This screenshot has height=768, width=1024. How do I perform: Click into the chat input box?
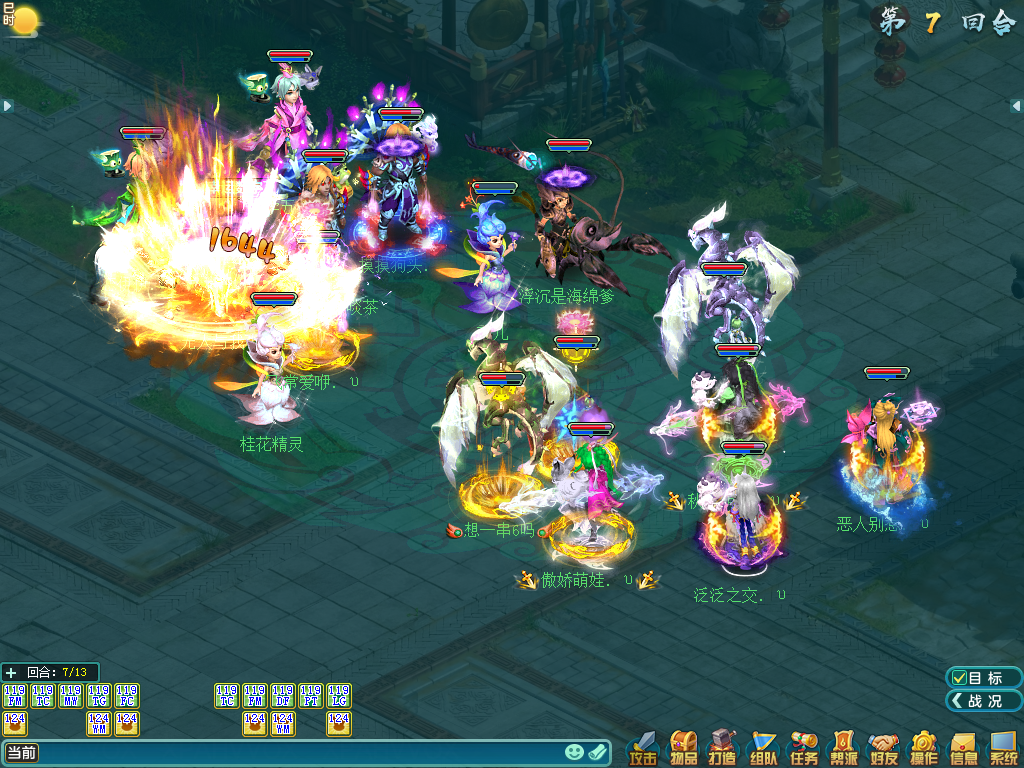pyautogui.click(x=300, y=752)
